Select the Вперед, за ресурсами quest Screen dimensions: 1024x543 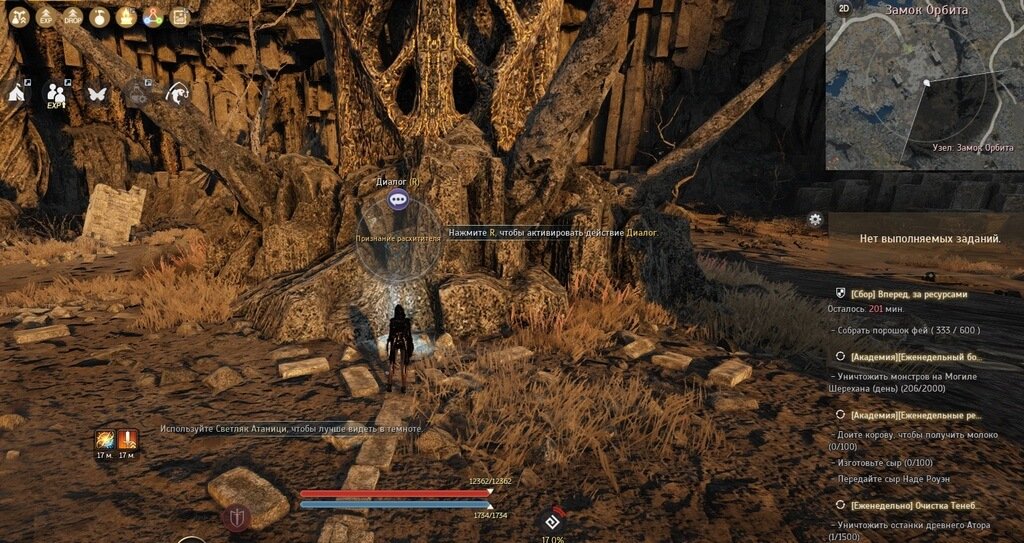click(x=908, y=295)
